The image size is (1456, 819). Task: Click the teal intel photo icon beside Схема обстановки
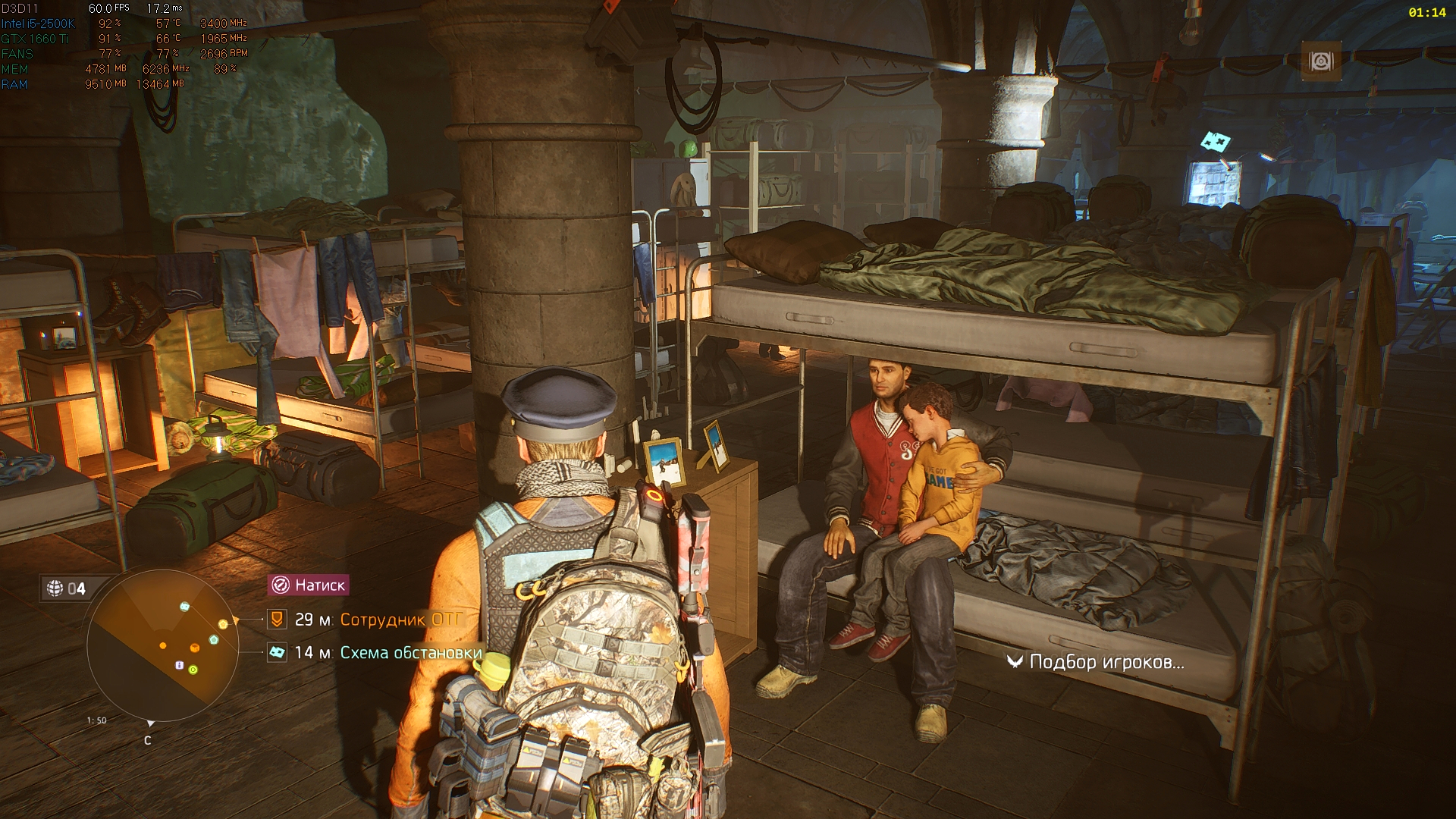(x=278, y=651)
